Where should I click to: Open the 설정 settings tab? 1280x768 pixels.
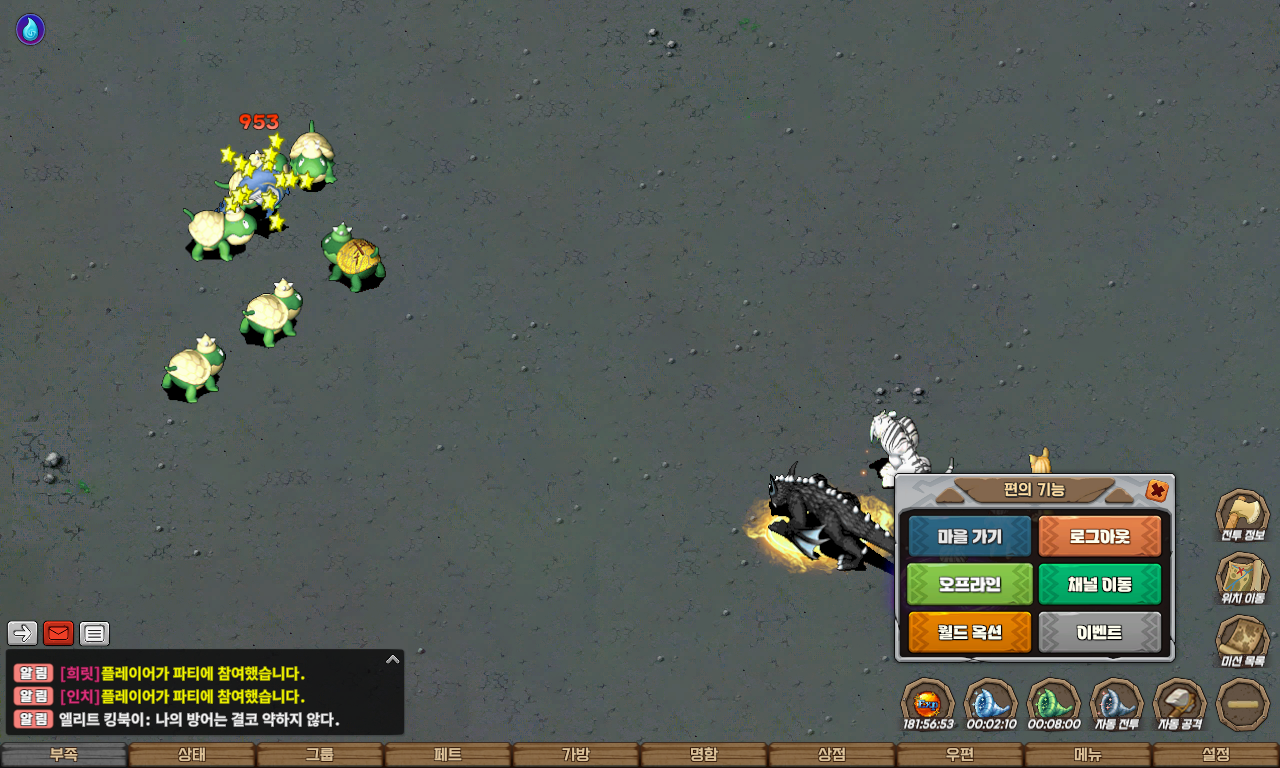tap(1216, 755)
